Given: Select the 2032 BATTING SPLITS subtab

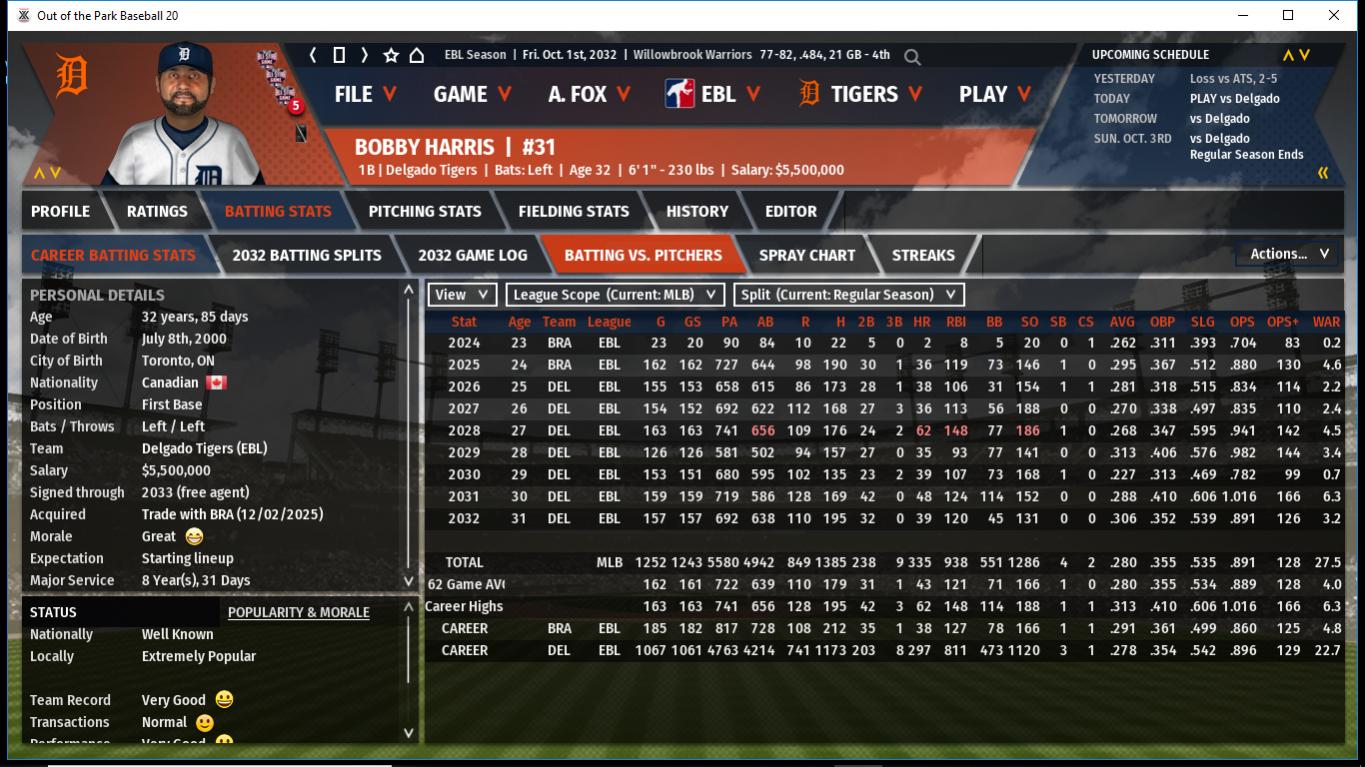Looking at the screenshot, I should (x=306, y=255).
